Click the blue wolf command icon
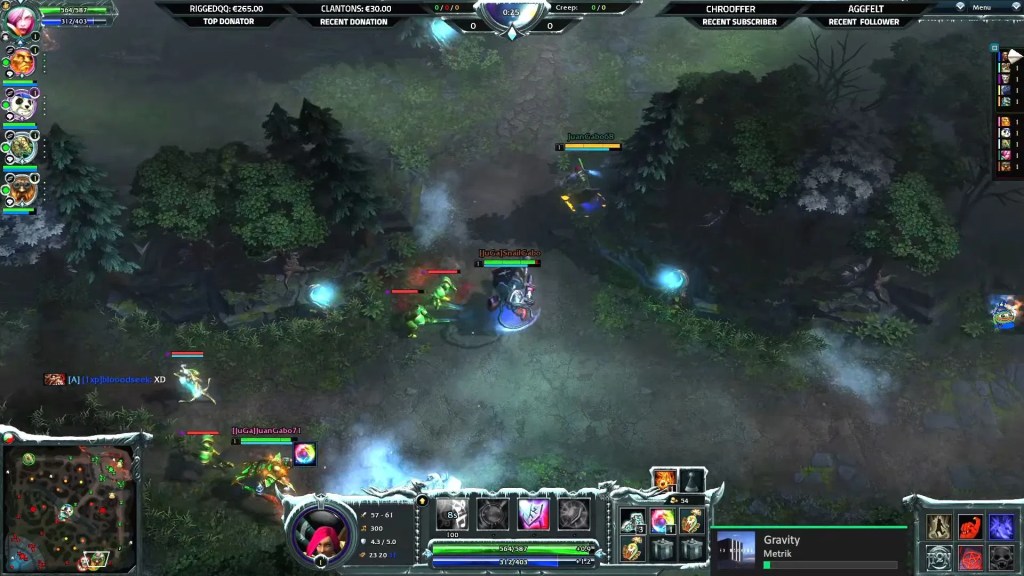This screenshot has width=1024, height=576. pyautogui.click(x=1001, y=527)
